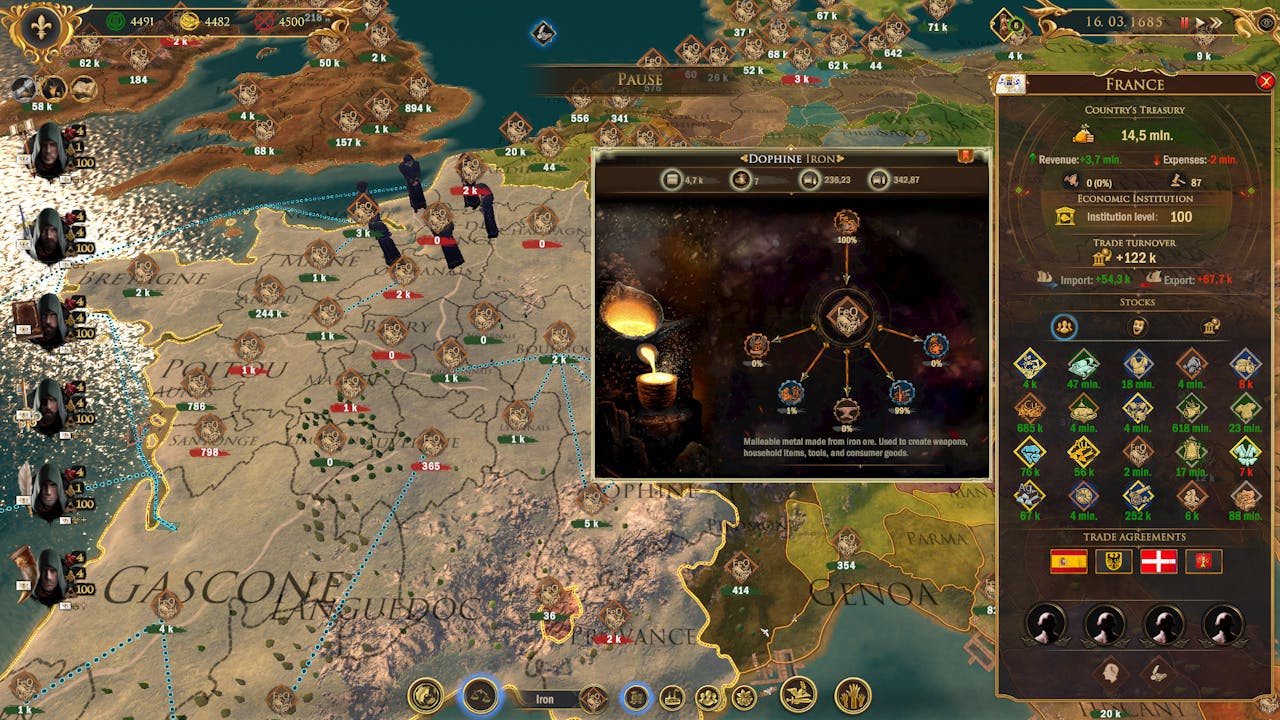Switch to the bank and coins stocks tab
The image size is (1280, 720).
1210,327
